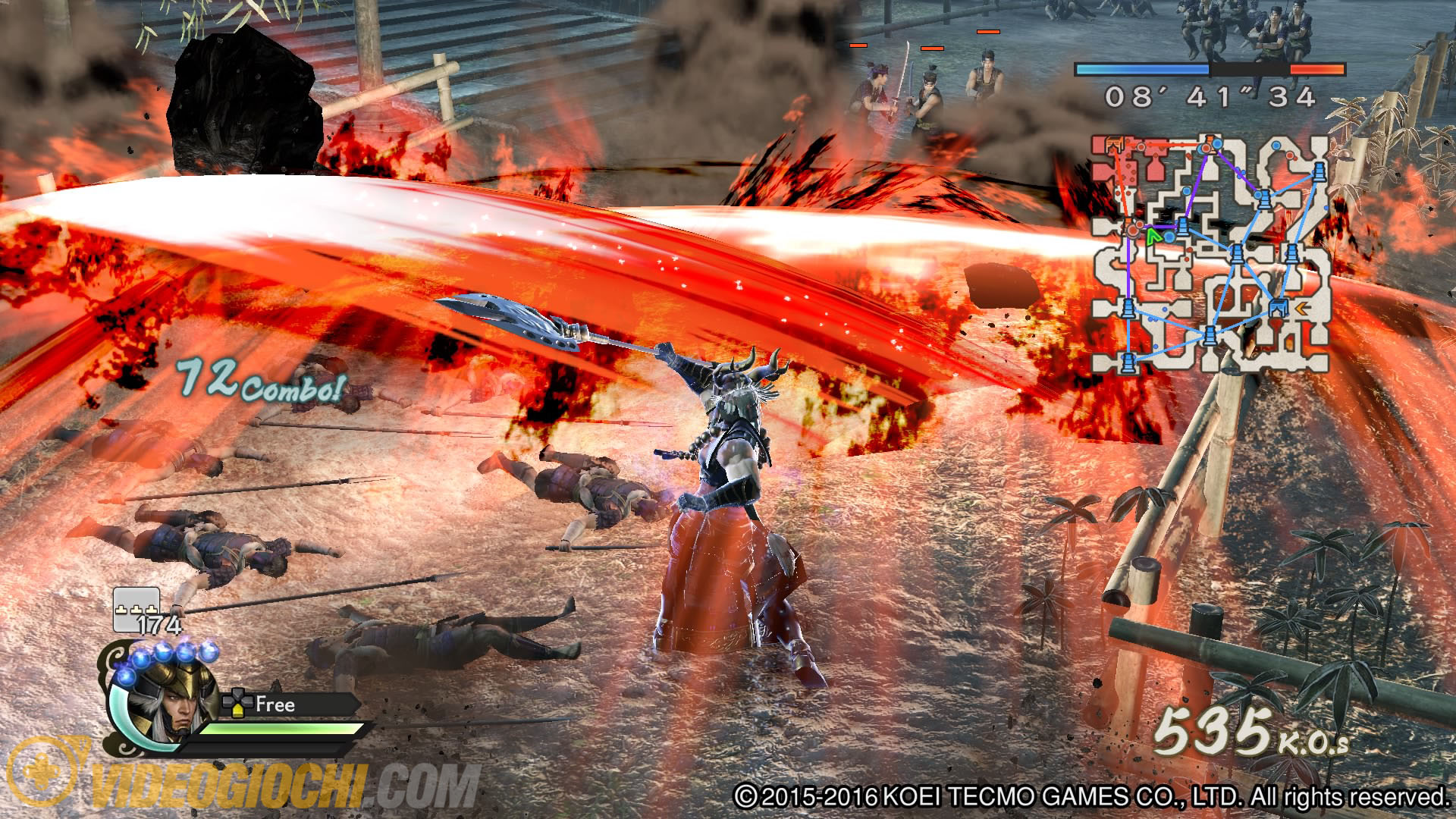Click the troop count icon
The height and width of the screenshot is (819, 1456).
coord(136,609)
